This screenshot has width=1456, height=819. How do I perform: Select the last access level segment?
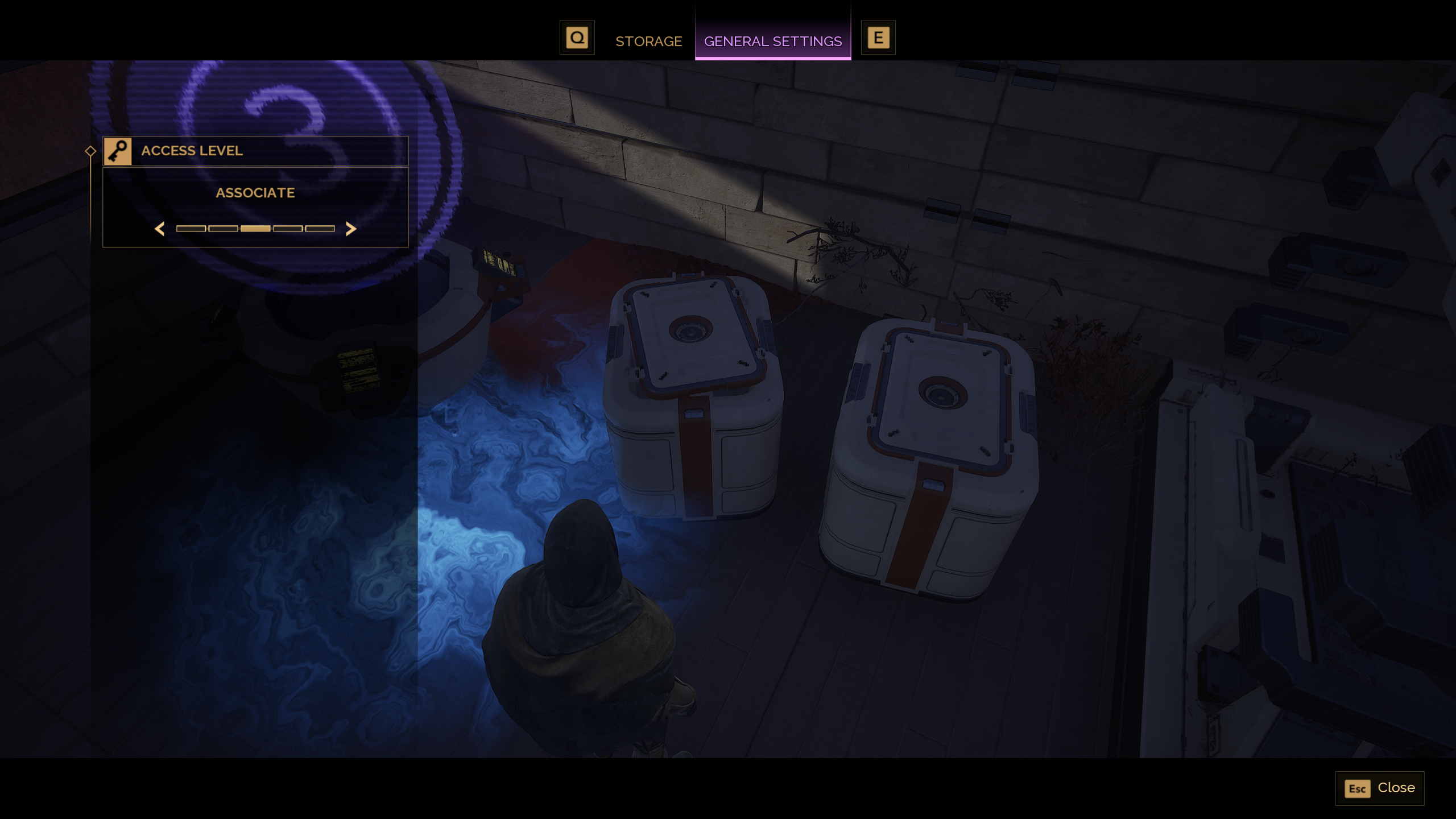coord(321,228)
